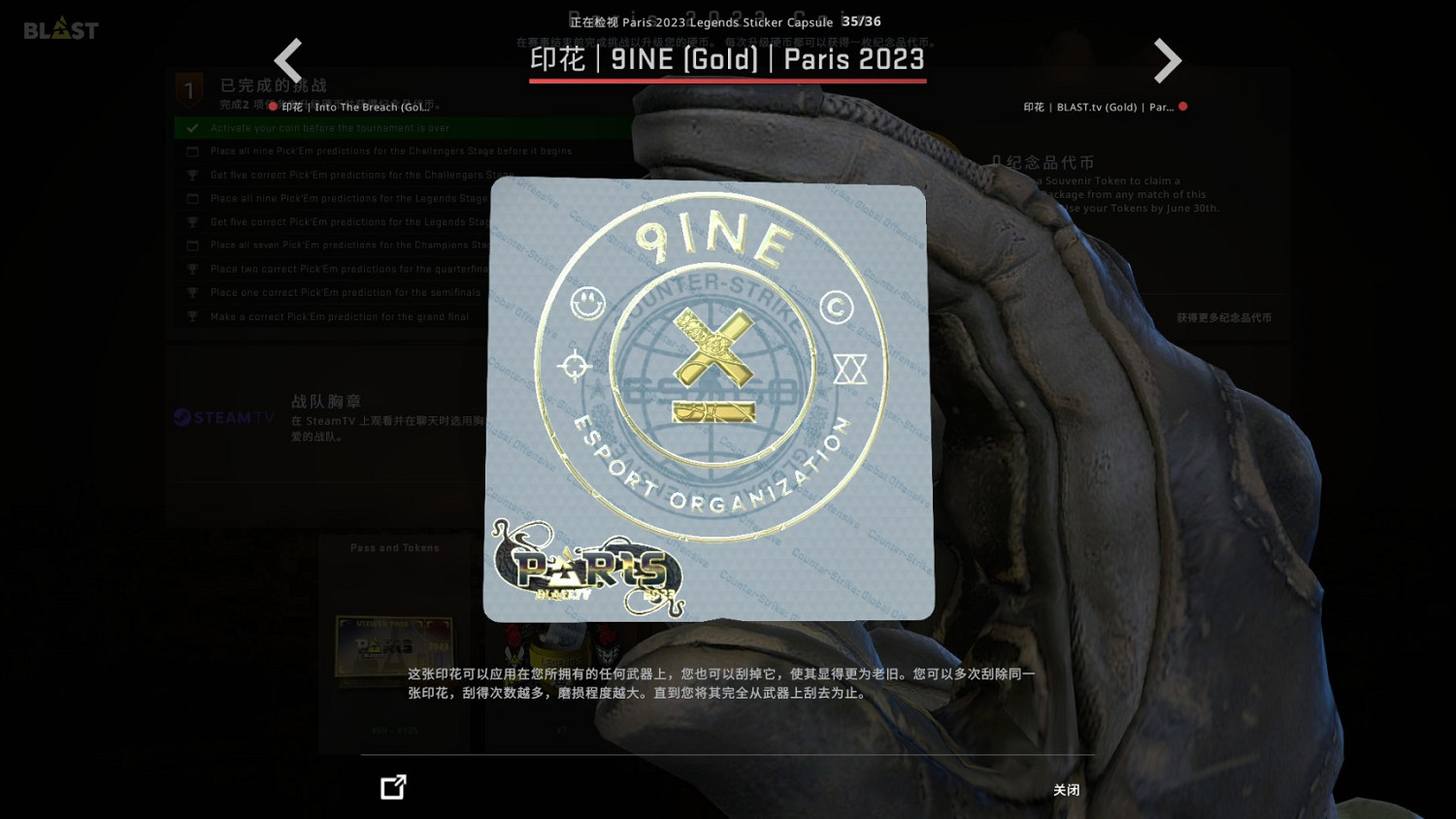Click the red dot beside the Into The Breach sticker
Screen dimensions: 1456x819
click(273, 107)
